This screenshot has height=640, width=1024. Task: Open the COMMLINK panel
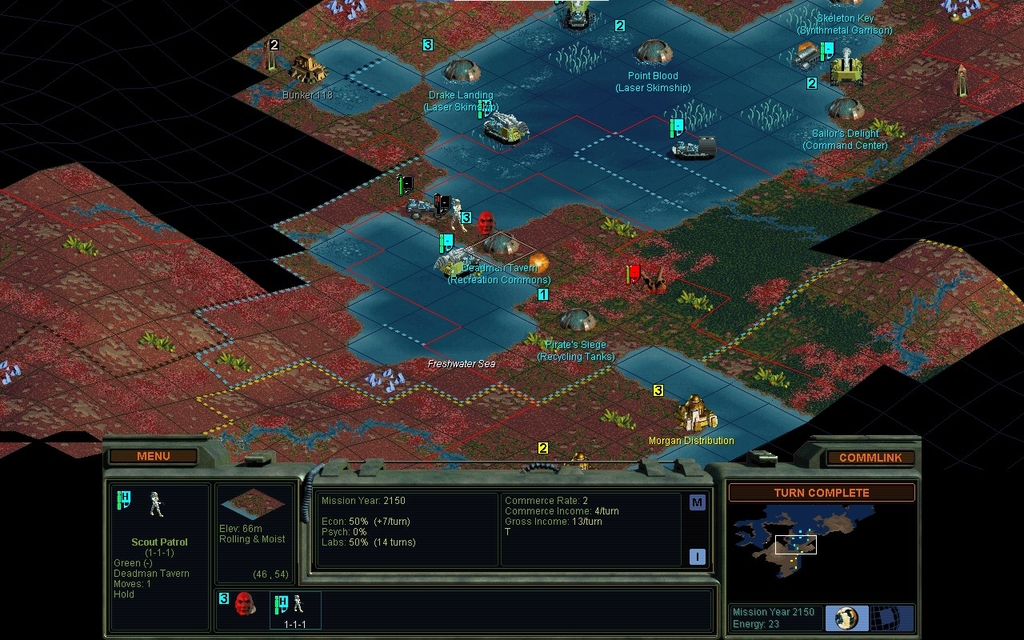(869, 458)
